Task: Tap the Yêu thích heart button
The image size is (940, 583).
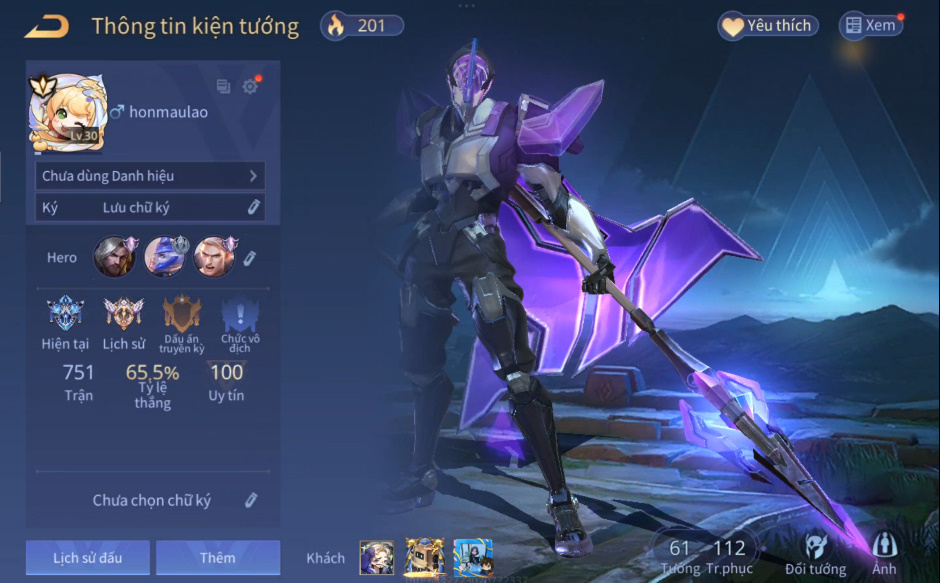Action: (768, 26)
